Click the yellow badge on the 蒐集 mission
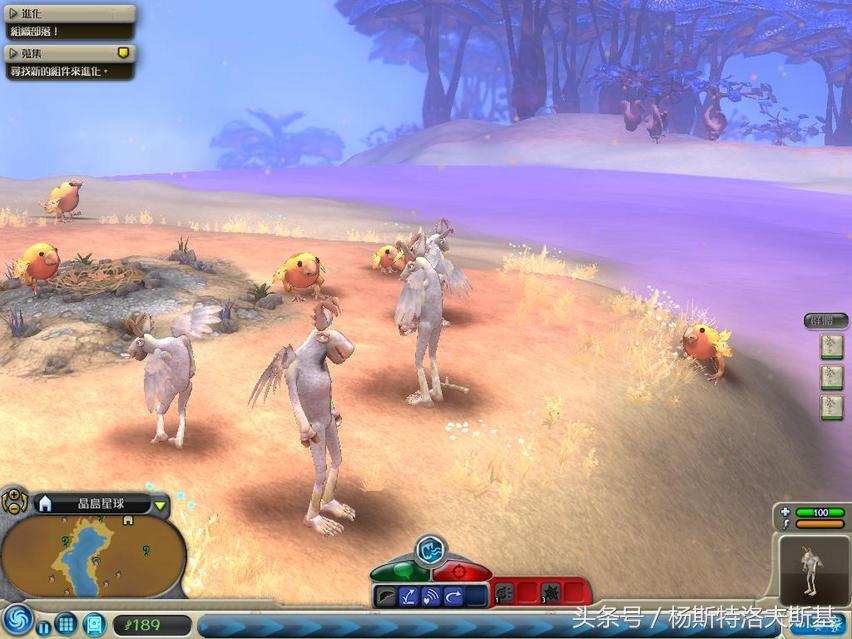 click(x=124, y=52)
